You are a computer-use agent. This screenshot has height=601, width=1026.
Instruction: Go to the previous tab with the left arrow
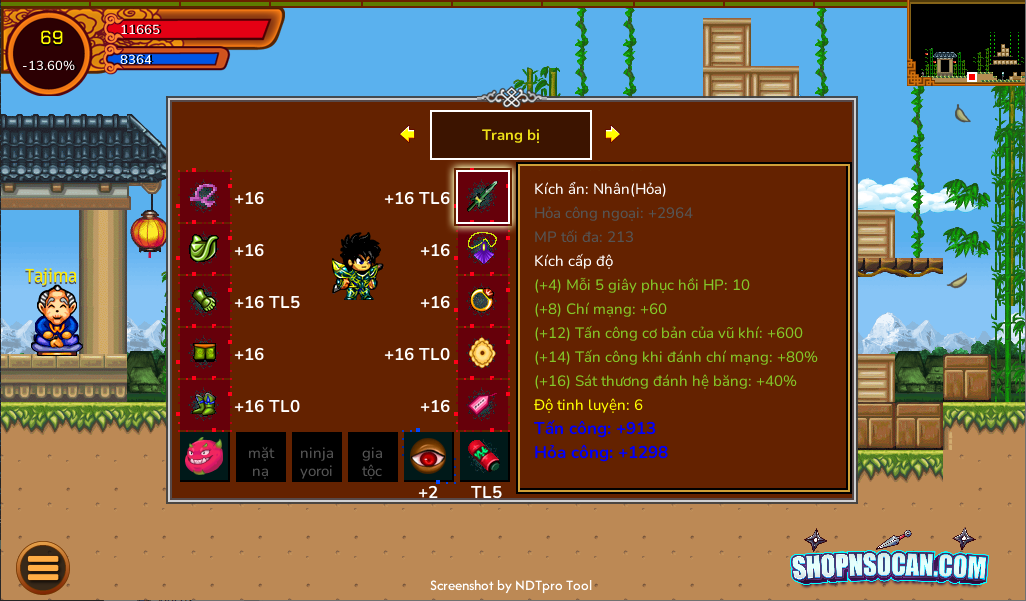(407, 134)
